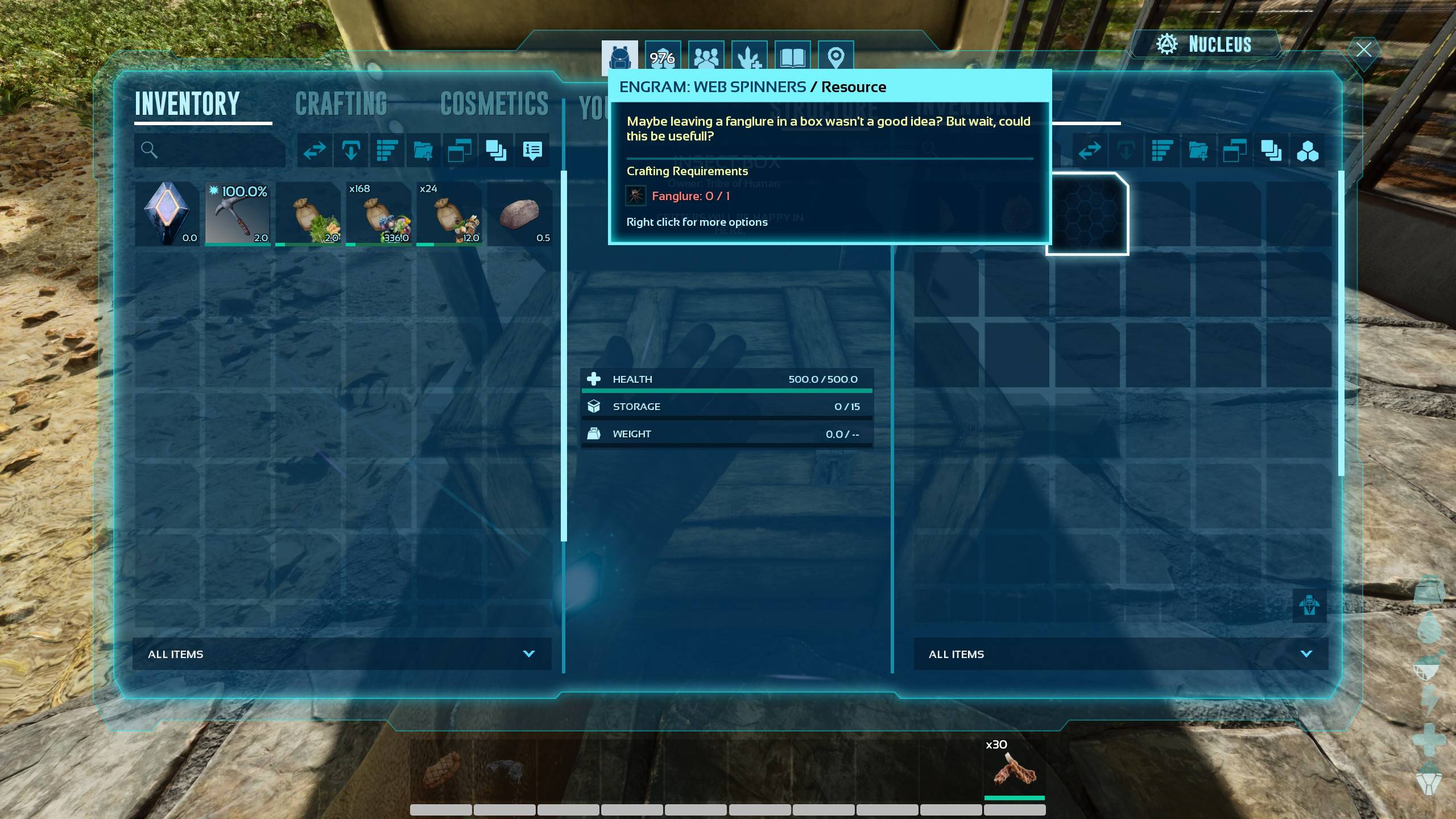Click the player transfer all arrows button

click(x=315, y=151)
